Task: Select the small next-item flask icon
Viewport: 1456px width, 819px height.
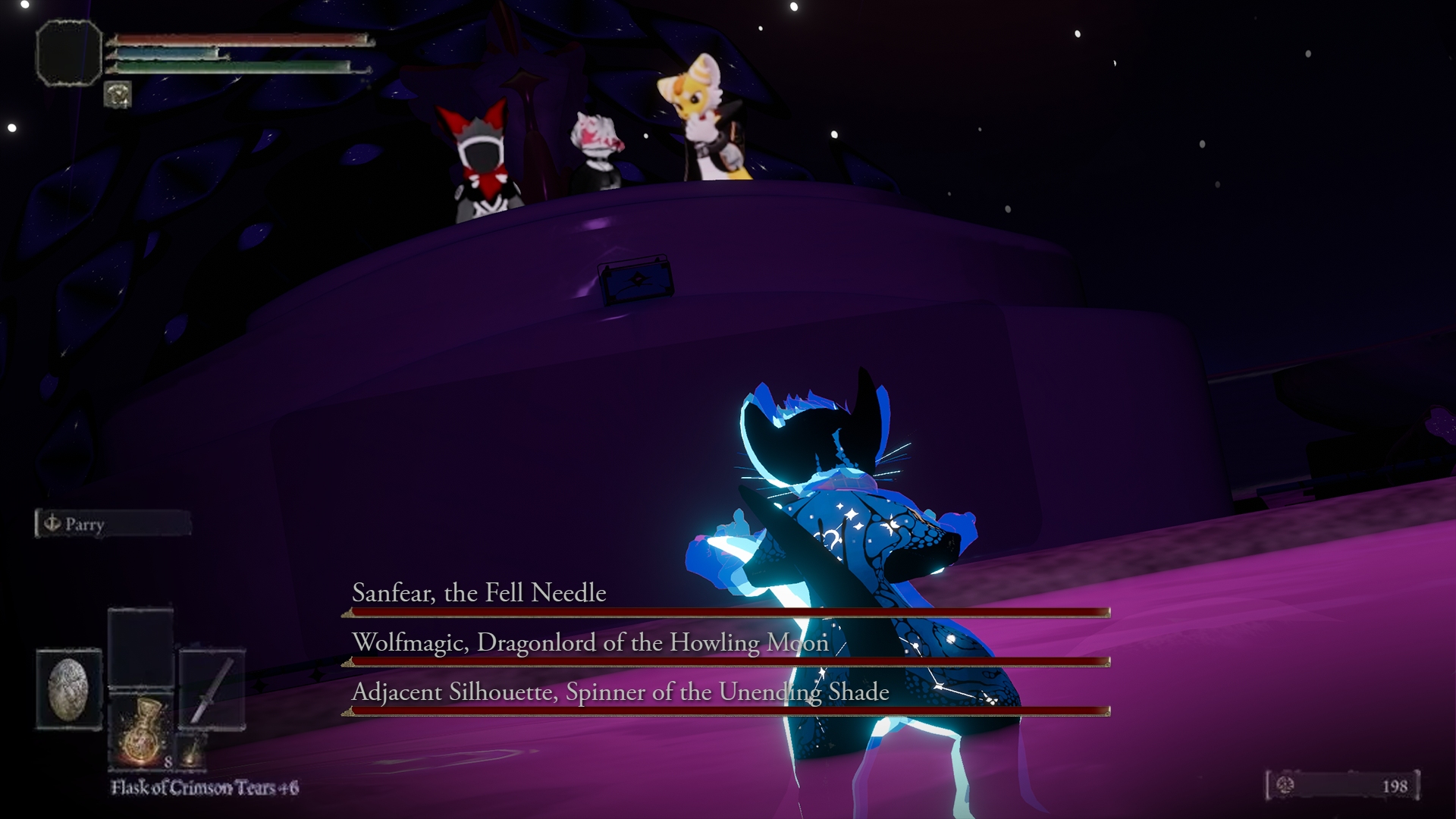Action: tap(193, 750)
